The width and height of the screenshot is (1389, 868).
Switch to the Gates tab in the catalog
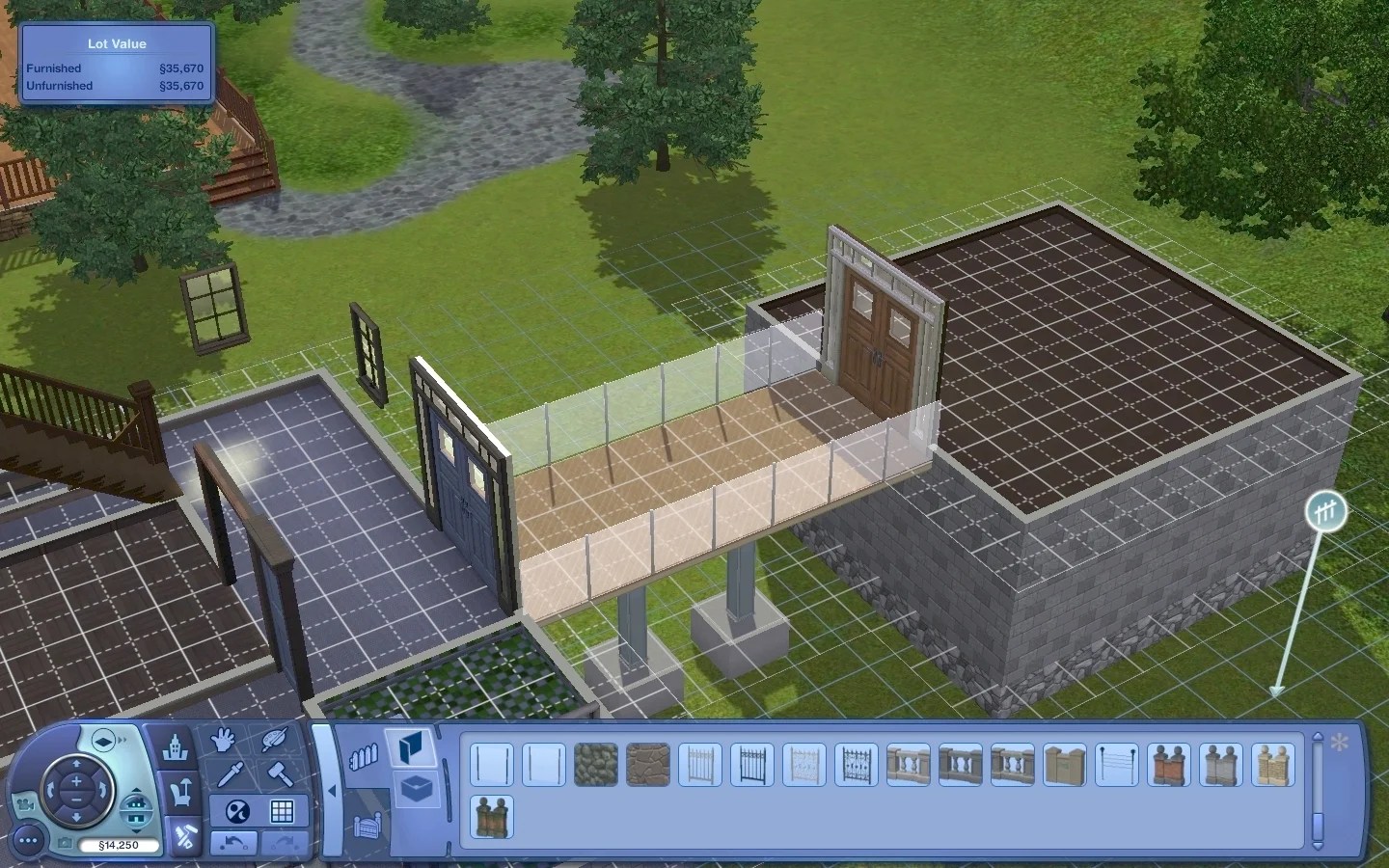[368, 827]
